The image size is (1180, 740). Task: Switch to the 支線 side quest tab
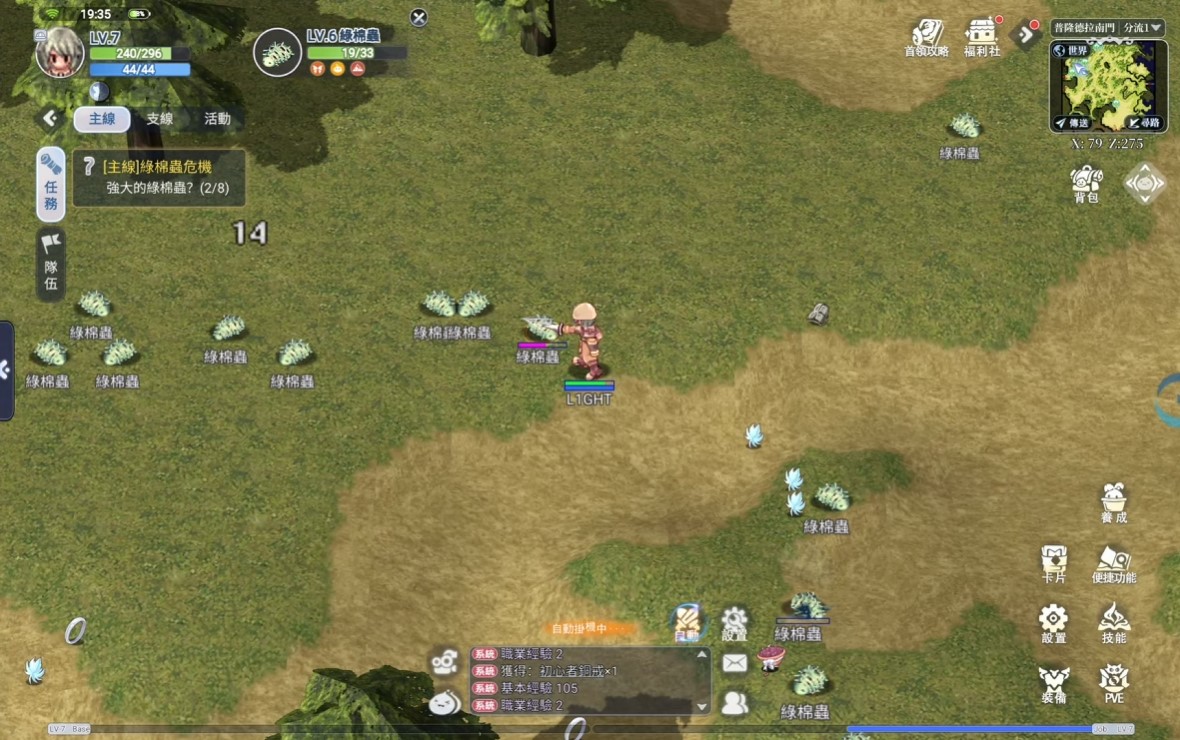160,119
